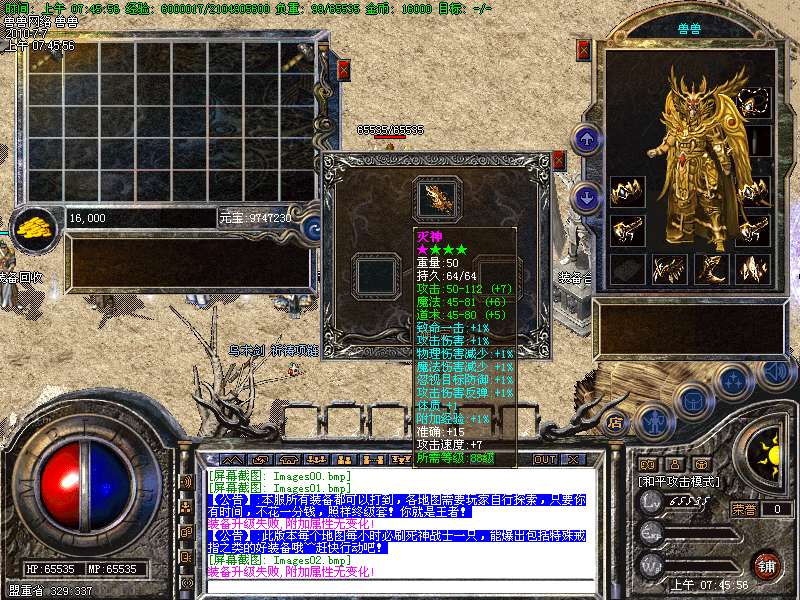
Task: Click the blue down-arrow button
Action: click(589, 197)
